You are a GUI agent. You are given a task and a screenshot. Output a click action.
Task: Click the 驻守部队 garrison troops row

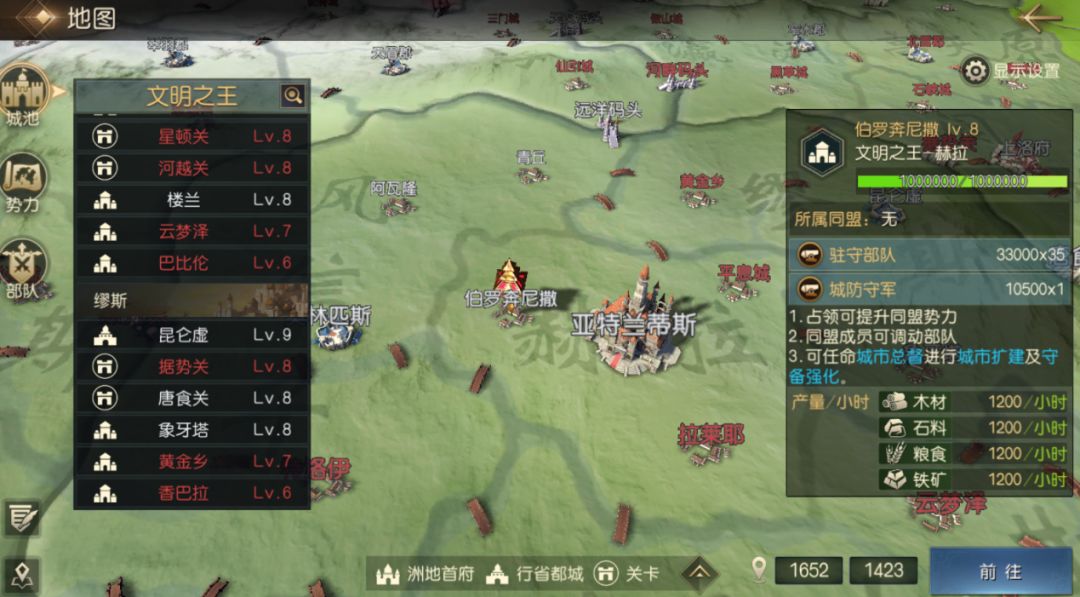click(x=929, y=255)
